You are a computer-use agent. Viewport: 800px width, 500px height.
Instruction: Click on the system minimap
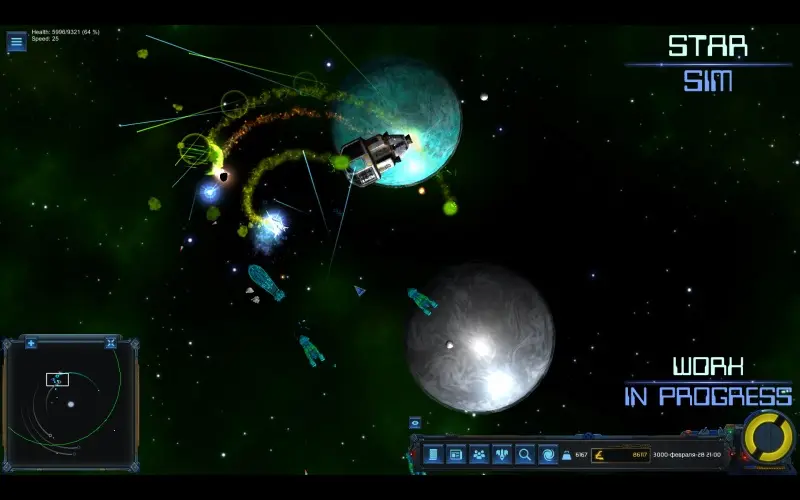(x=70, y=405)
